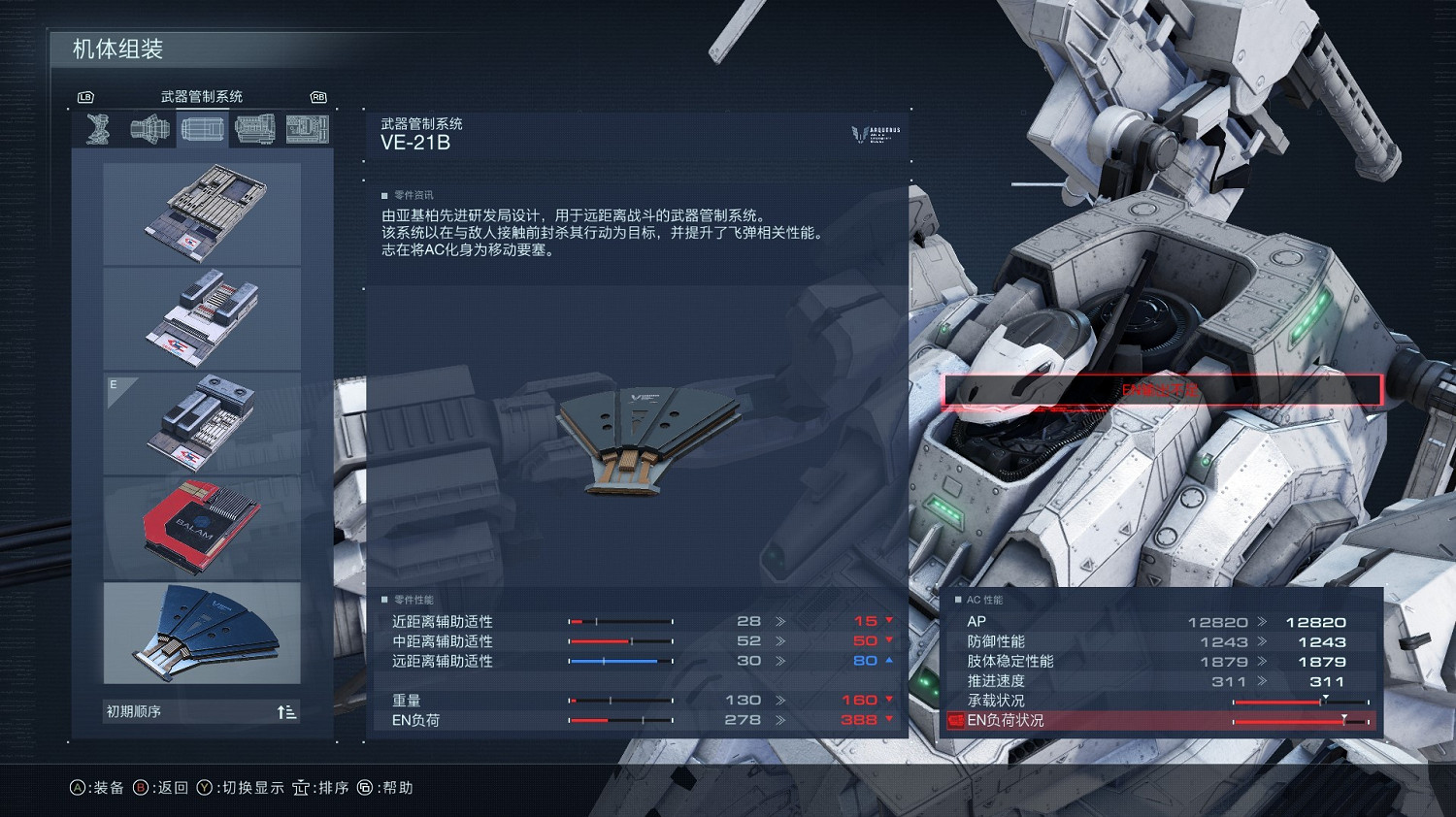Click the 远距离辅助适性 stat slider bar
This screenshot has height=817, width=1456.
pos(619,661)
